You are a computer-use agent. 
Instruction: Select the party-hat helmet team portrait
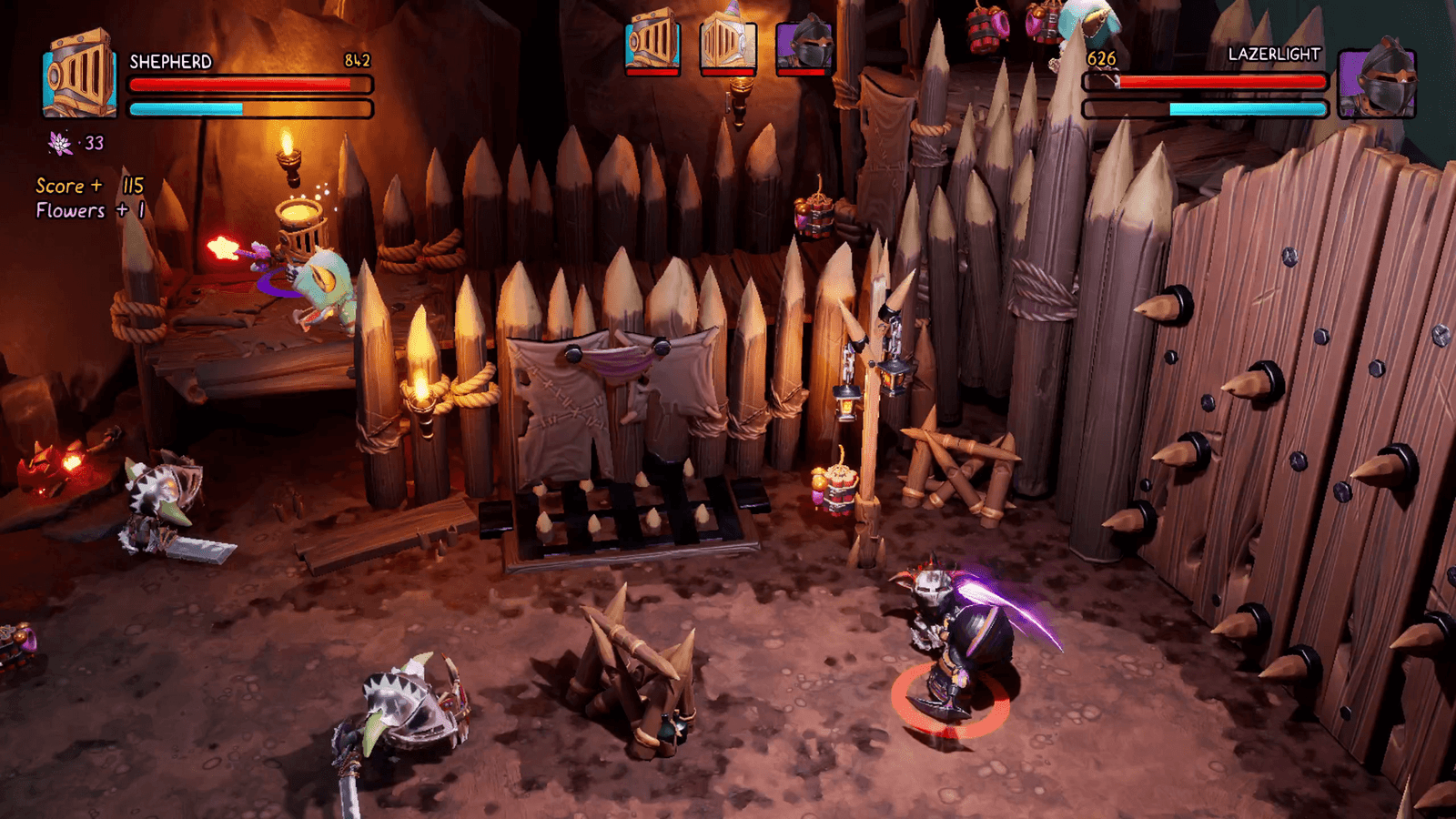pos(728,43)
